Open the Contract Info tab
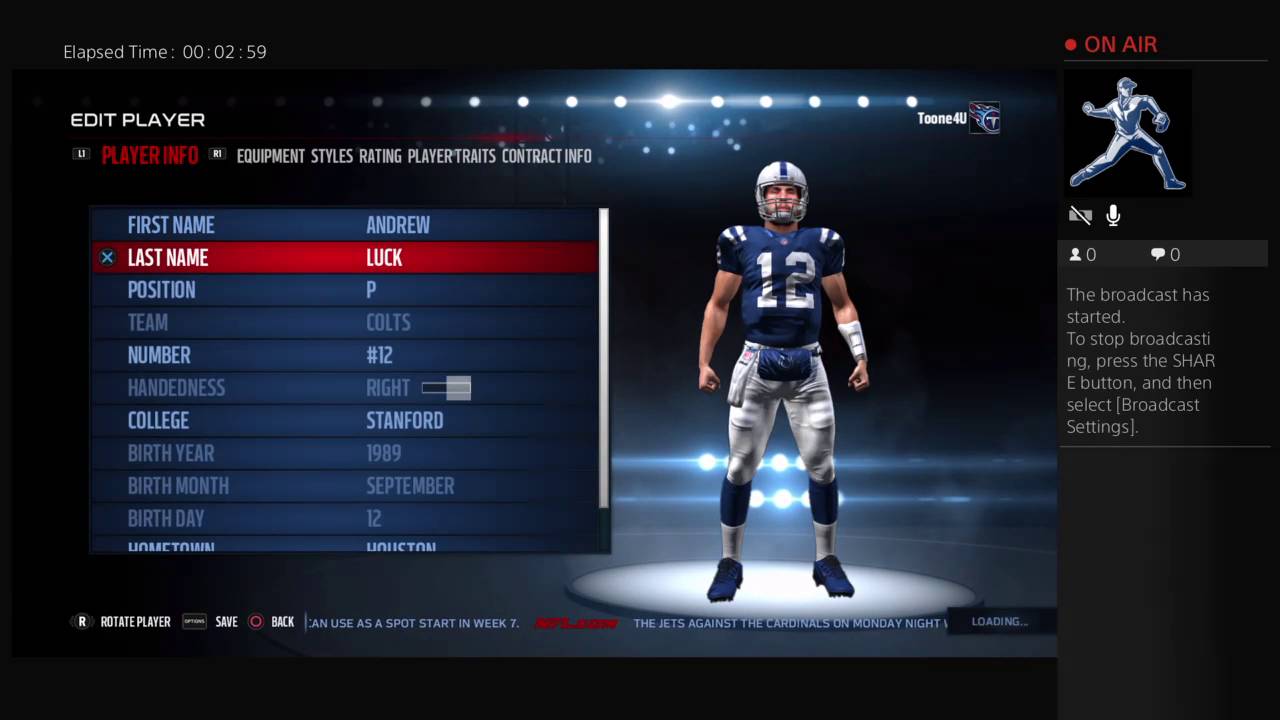 (x=546, y=156)
